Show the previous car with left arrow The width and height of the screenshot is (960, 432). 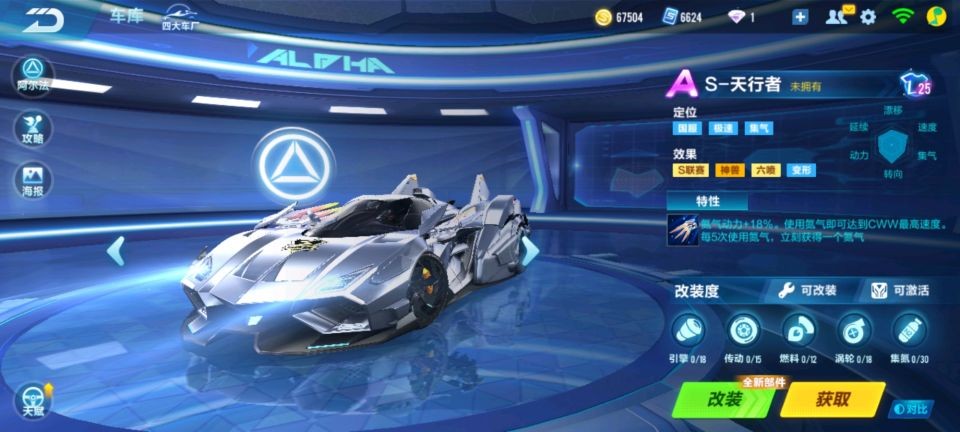point(116,250)
